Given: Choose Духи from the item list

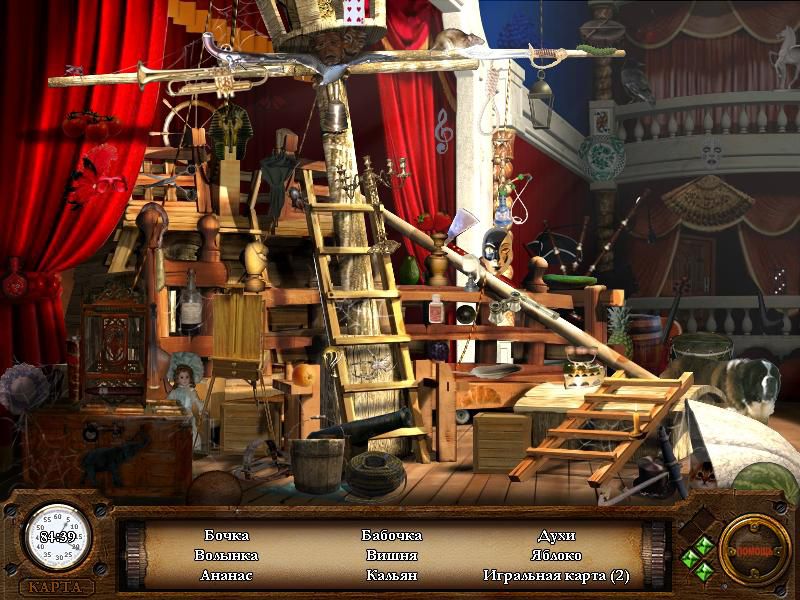Looking at the screenshot, I should point(556,535).
